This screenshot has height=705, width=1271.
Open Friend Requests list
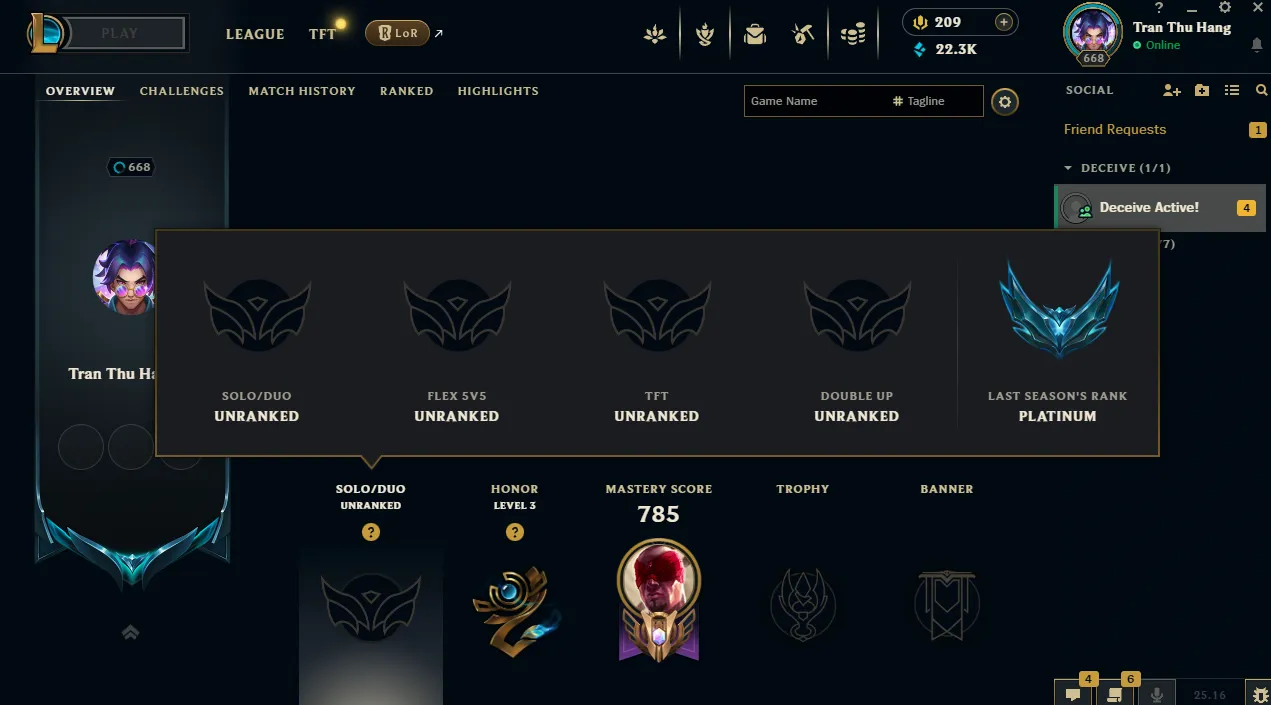coord(1115,130)
